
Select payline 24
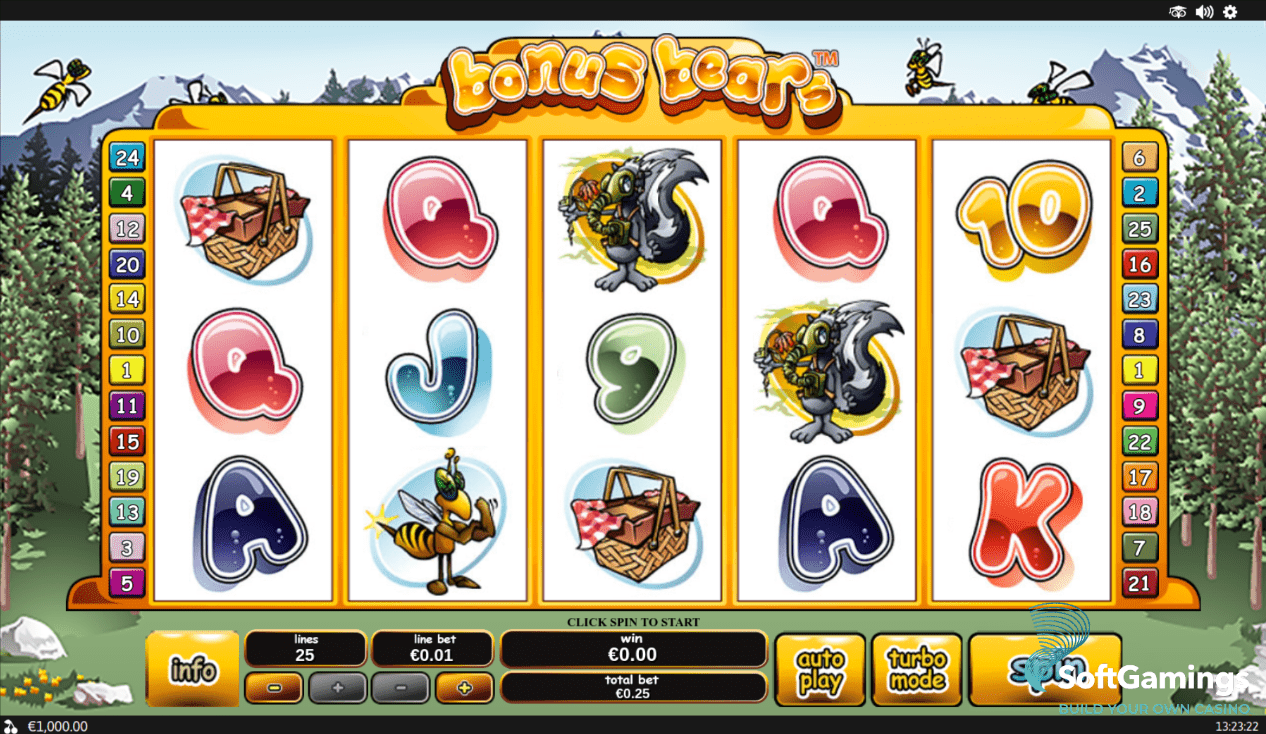coord(127,157)
